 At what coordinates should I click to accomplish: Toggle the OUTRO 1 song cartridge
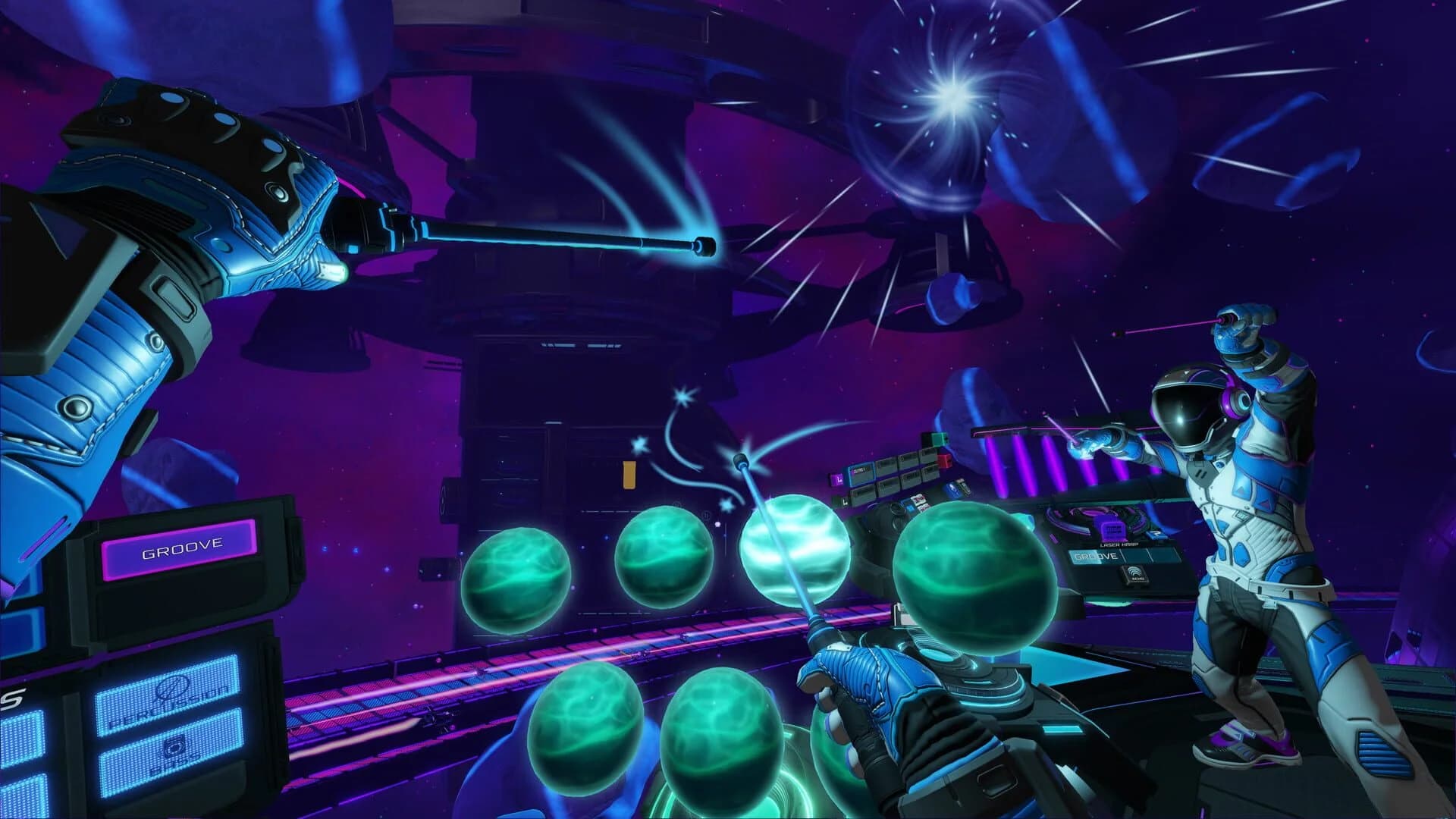pyautogui.click(x=861, y=471)
